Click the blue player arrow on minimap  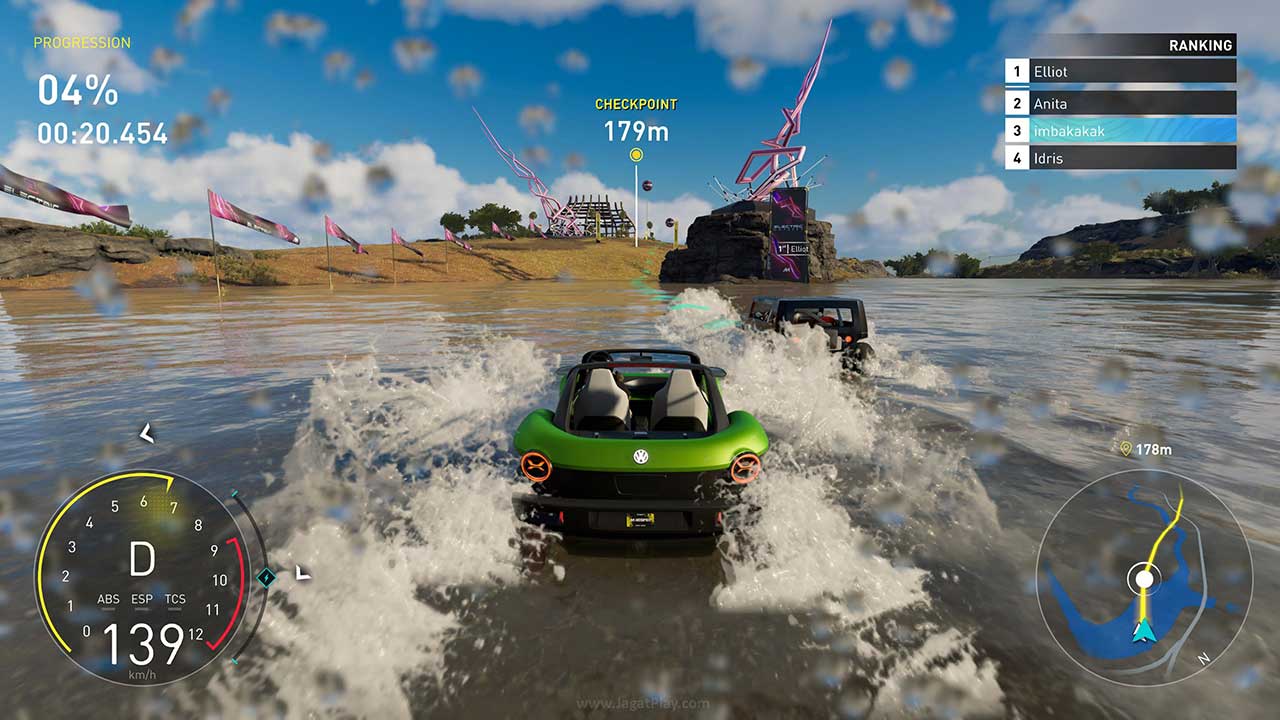pos(1142,630)
